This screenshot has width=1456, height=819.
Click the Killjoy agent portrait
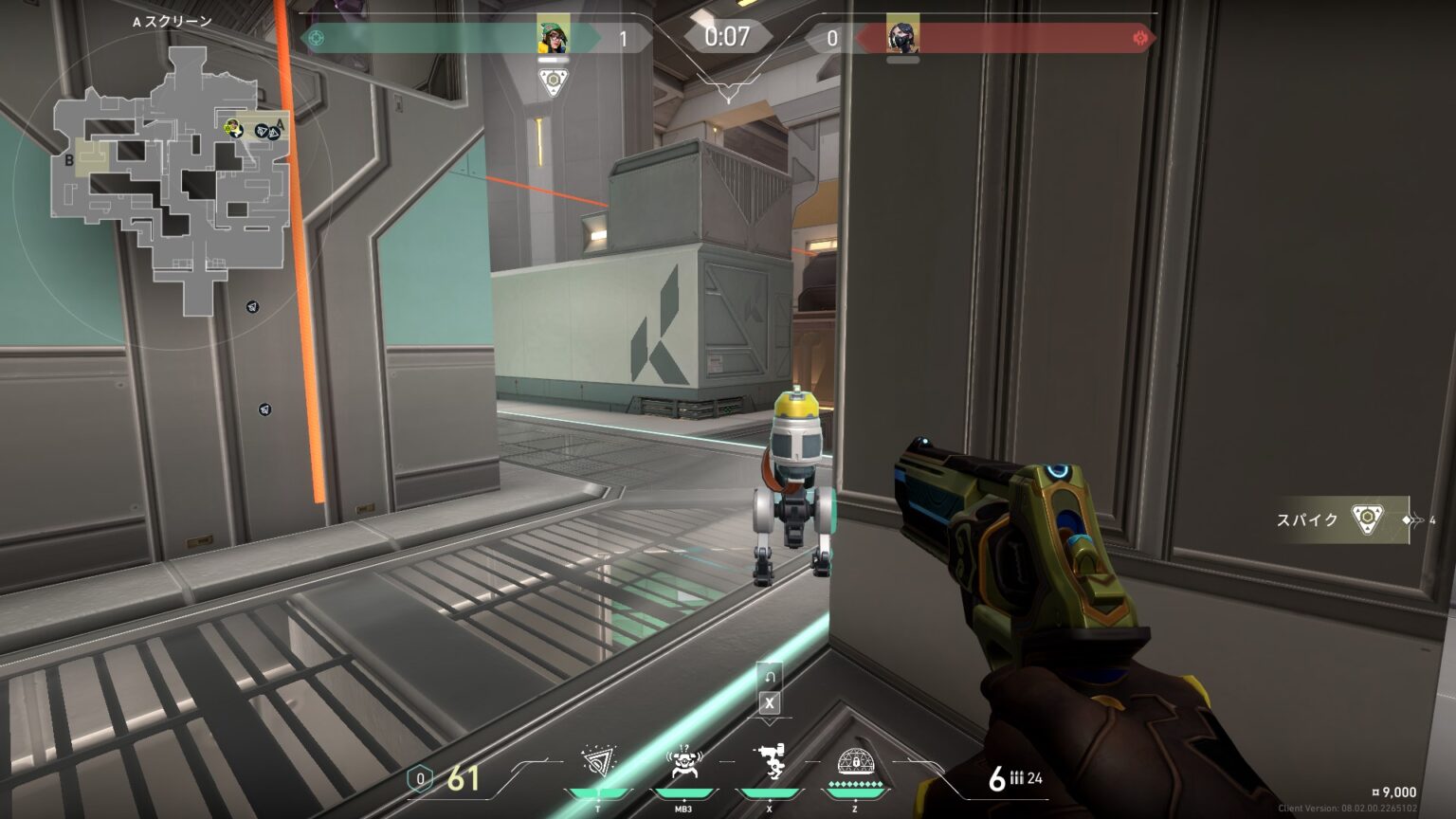pyautogui.click(x=553, y=36)
